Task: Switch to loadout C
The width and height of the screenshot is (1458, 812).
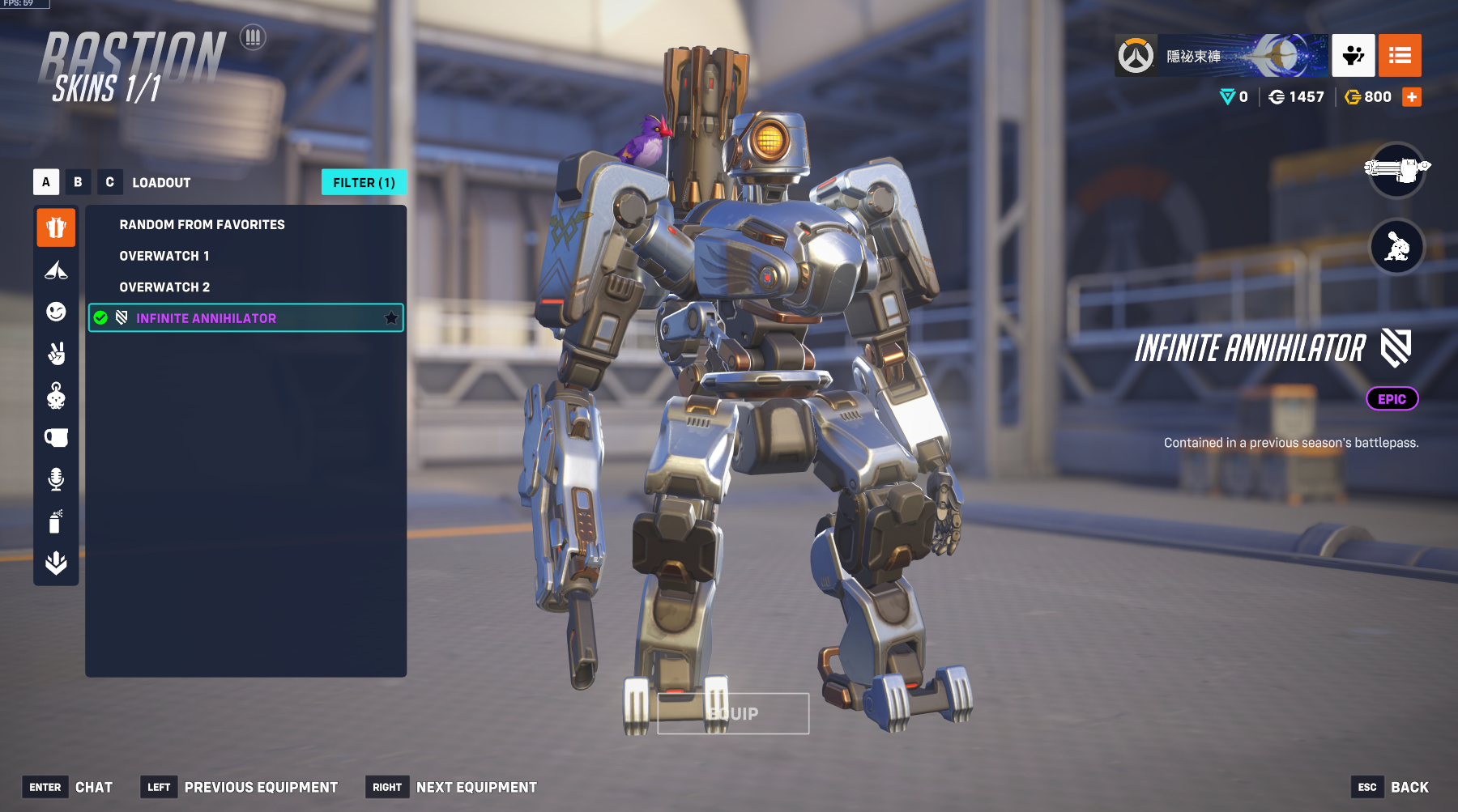Action: 109,182
